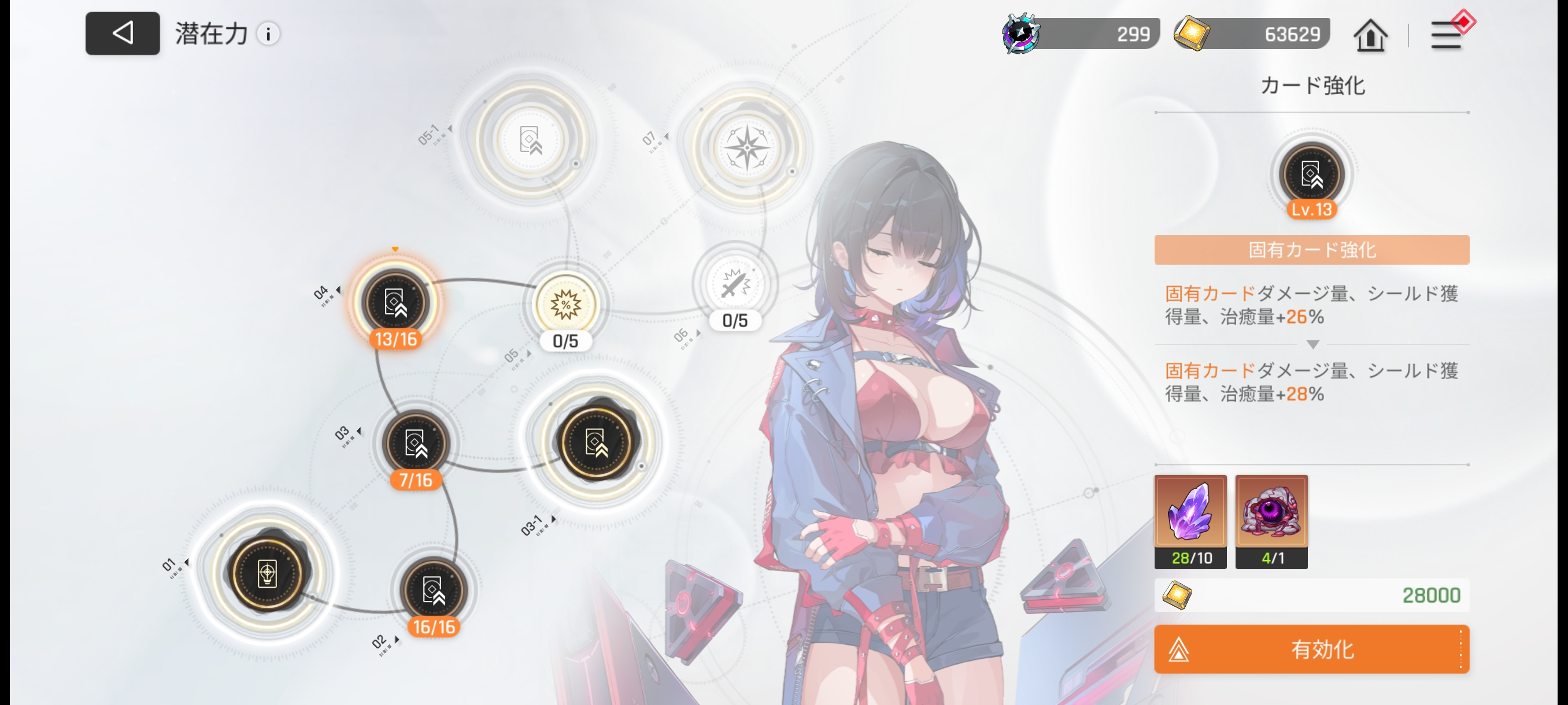Tap the Lv.13 card icon
Image resolution: width=1568 pixels, height=705 pixels.
(x=1311, y=176)
